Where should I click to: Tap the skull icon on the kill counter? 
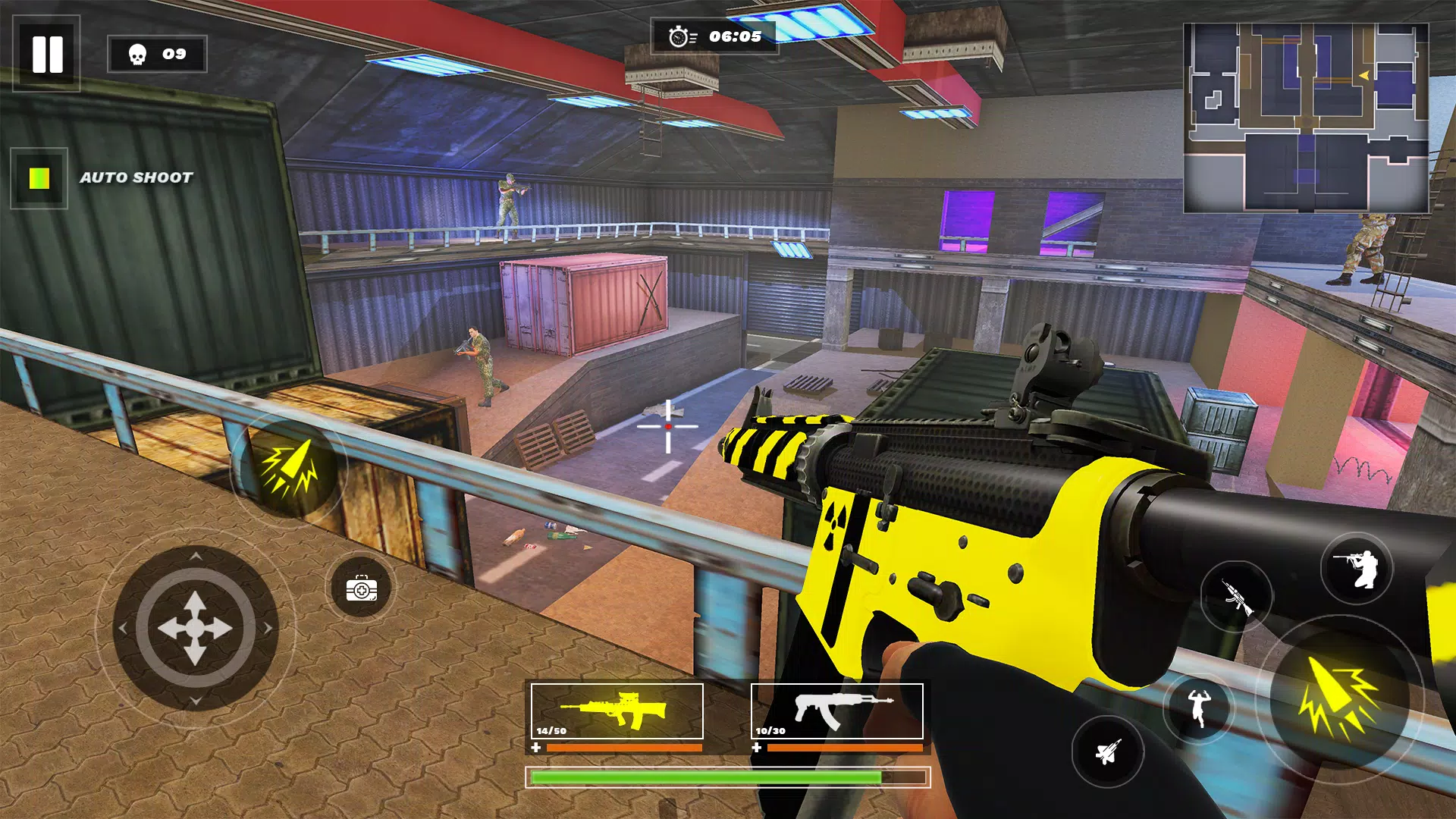136,54
